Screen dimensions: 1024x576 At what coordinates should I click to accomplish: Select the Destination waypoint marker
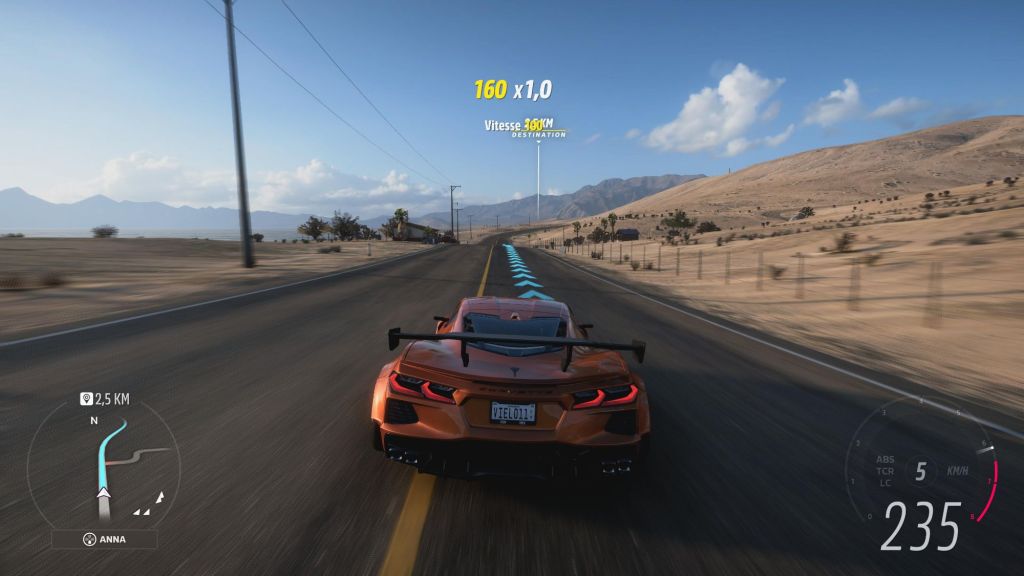[539, 133]
